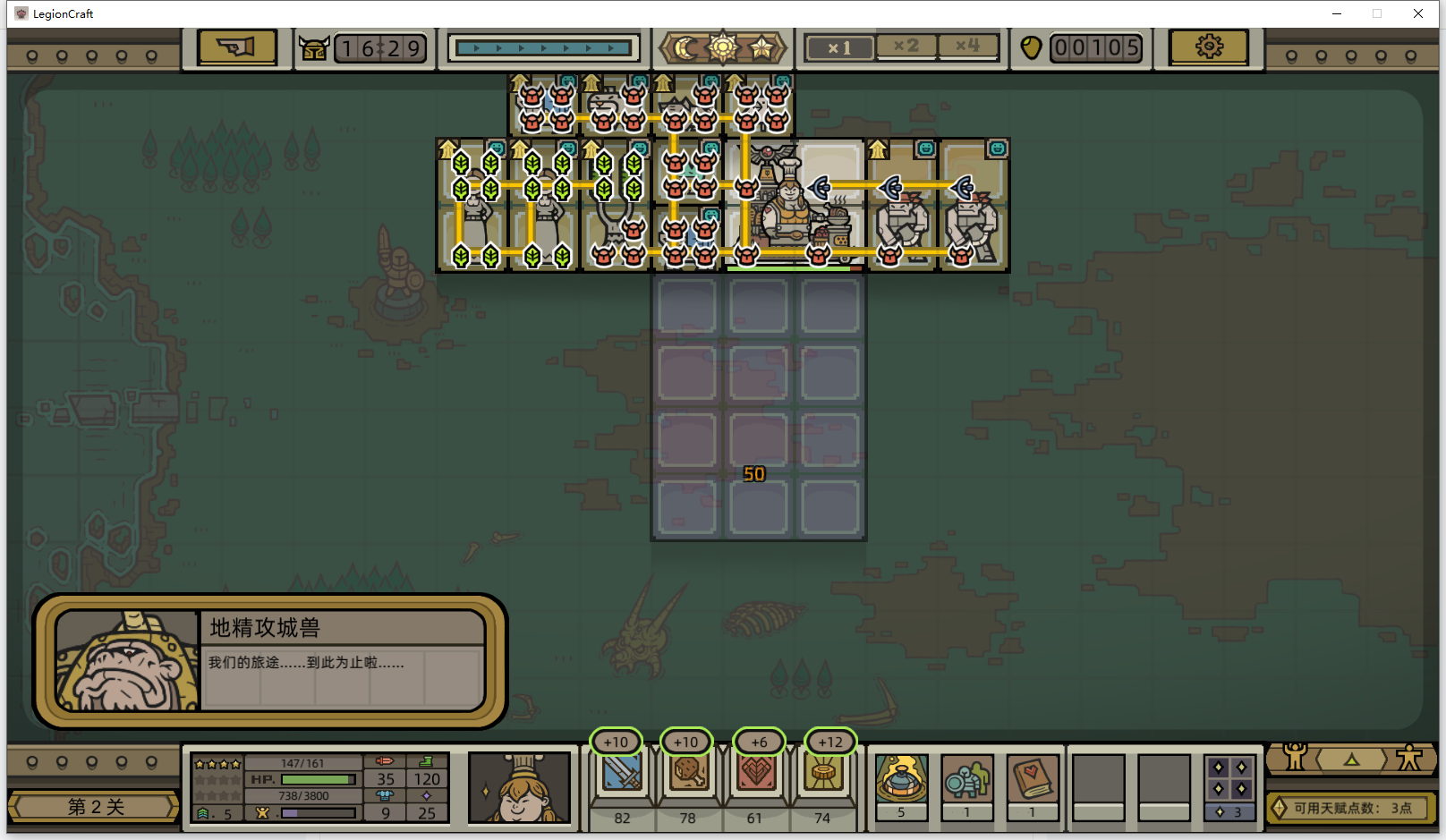Open available talent points panel
1446x840 pixels.
1351,808
